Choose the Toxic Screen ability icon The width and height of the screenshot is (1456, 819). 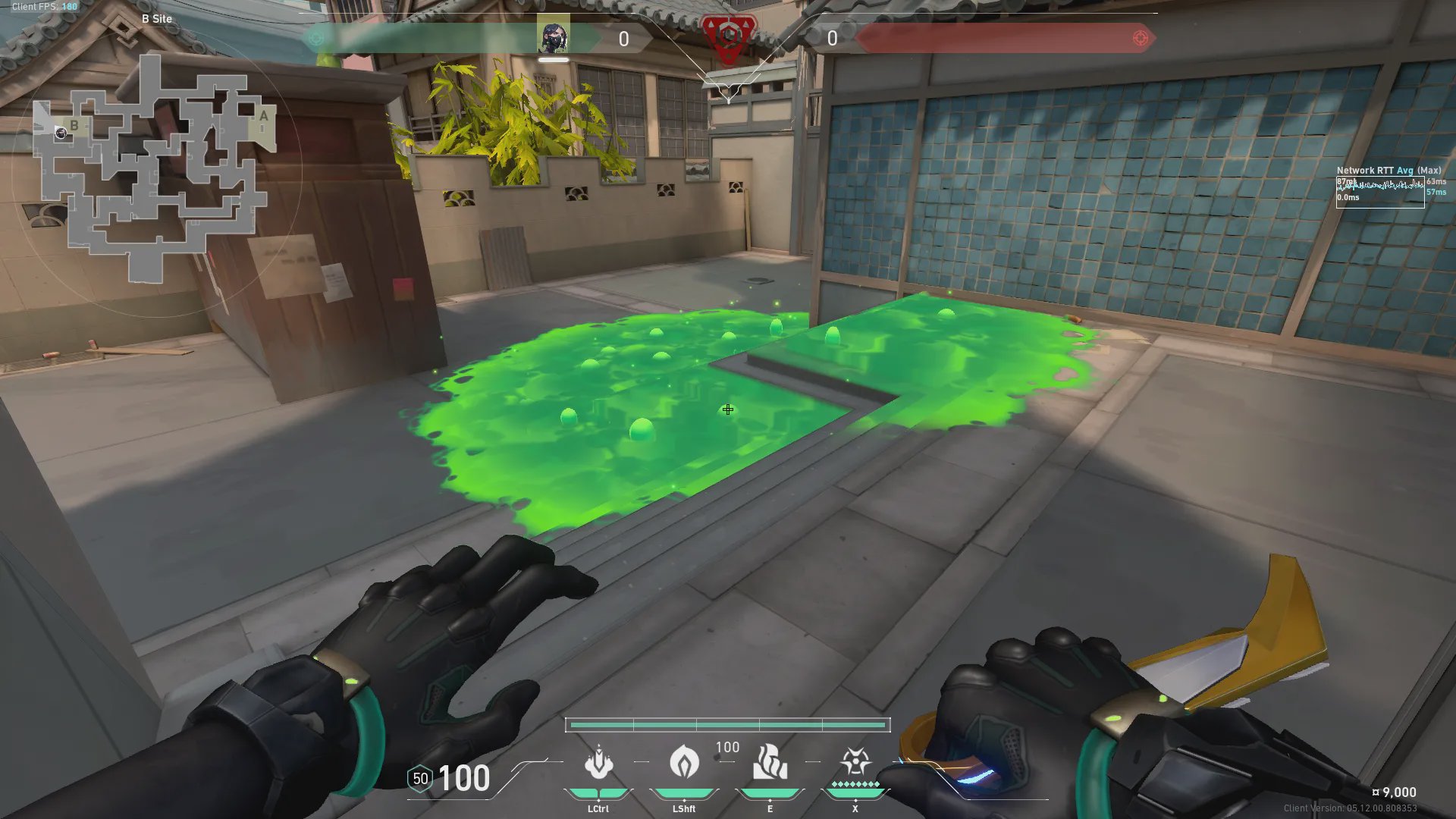[770, 763]
